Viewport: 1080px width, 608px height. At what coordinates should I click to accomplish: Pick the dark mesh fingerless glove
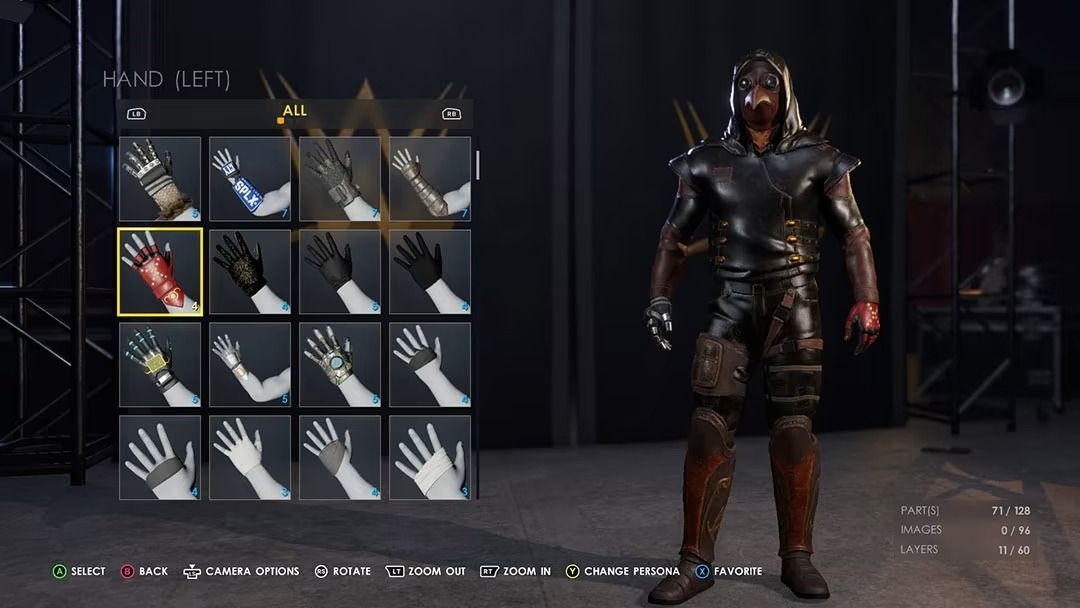point(340,179)
